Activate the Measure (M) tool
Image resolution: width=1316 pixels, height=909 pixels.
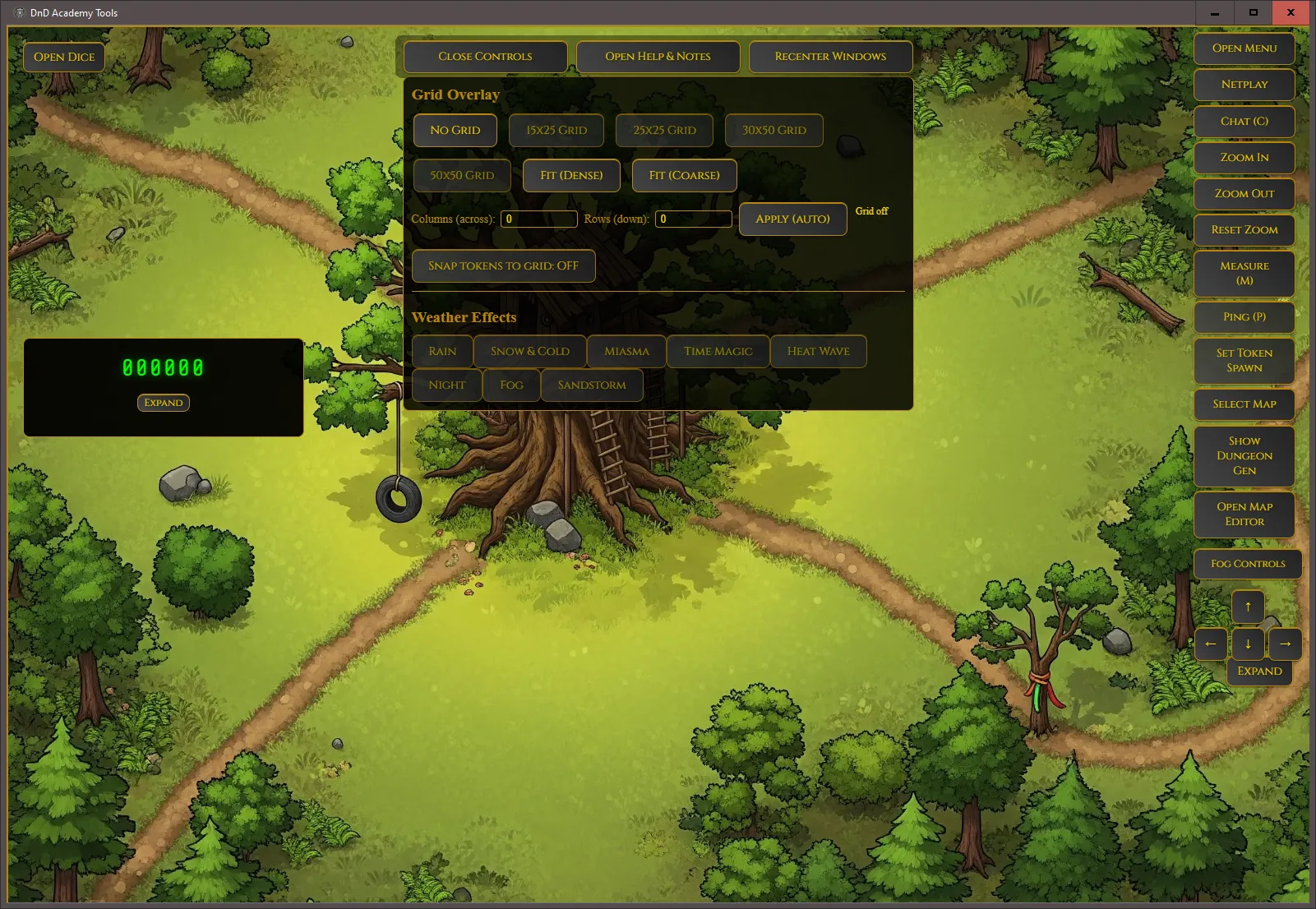click(x=1244, y=274)
